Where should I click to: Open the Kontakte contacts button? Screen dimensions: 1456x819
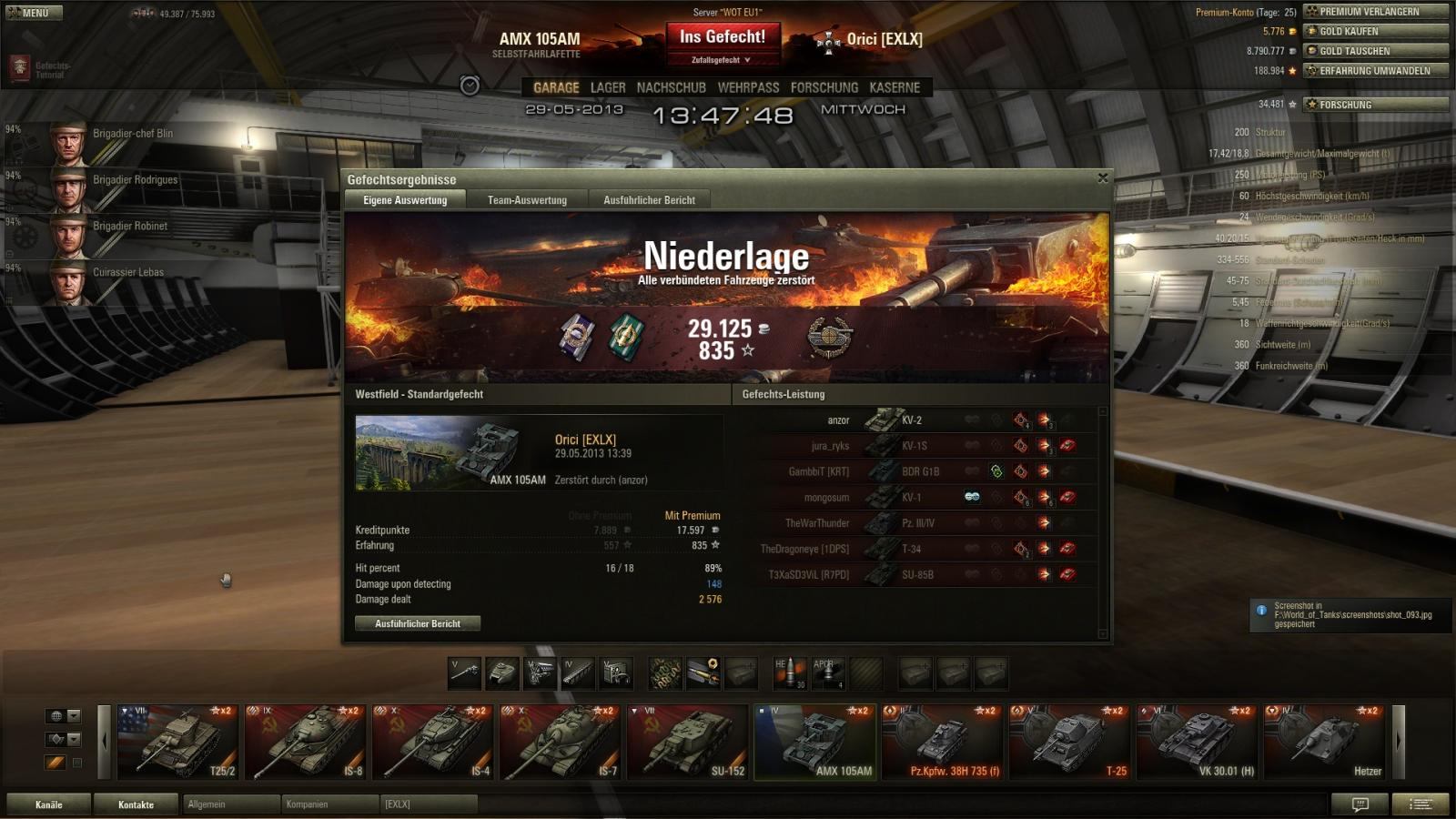tap(136, 804)
